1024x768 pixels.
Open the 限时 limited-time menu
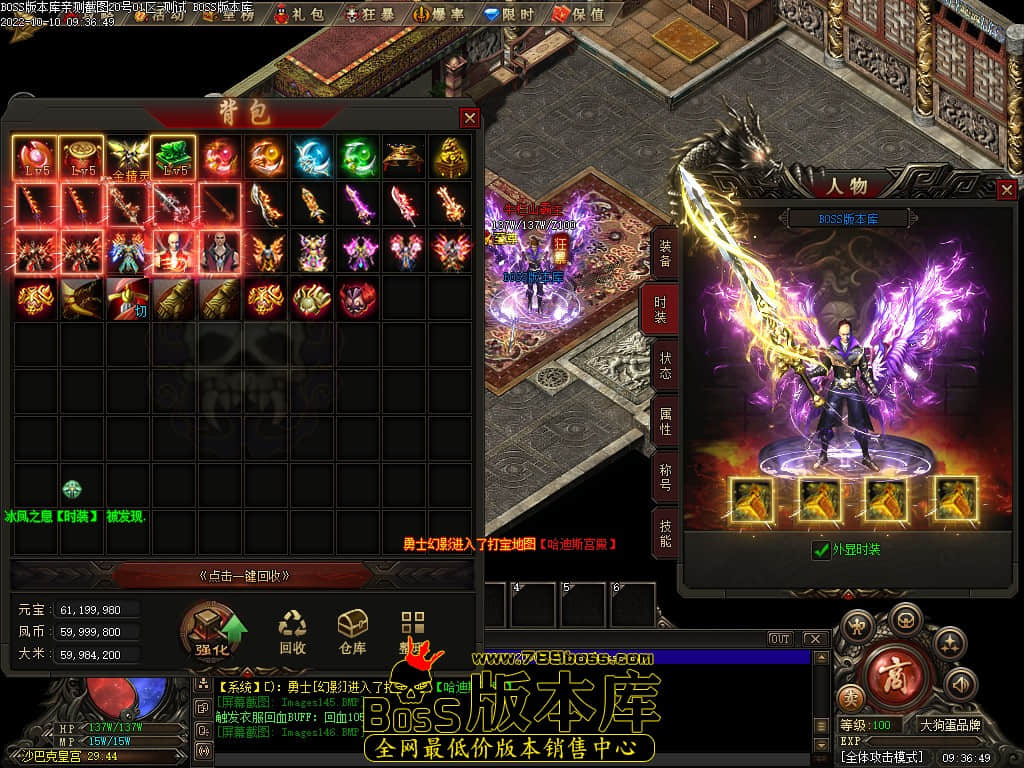[x=508, y=15]
